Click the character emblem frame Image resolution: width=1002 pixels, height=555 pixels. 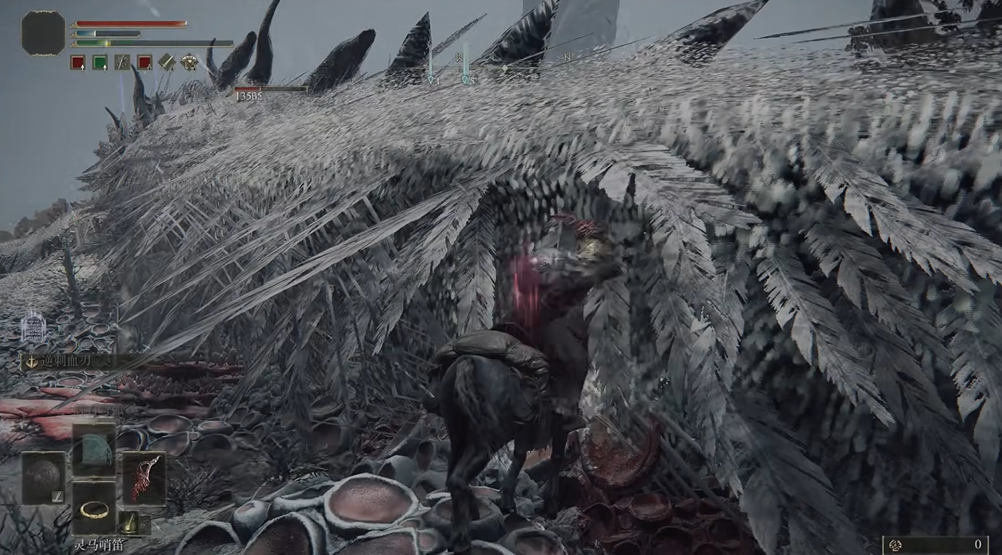tap(43, 33)
